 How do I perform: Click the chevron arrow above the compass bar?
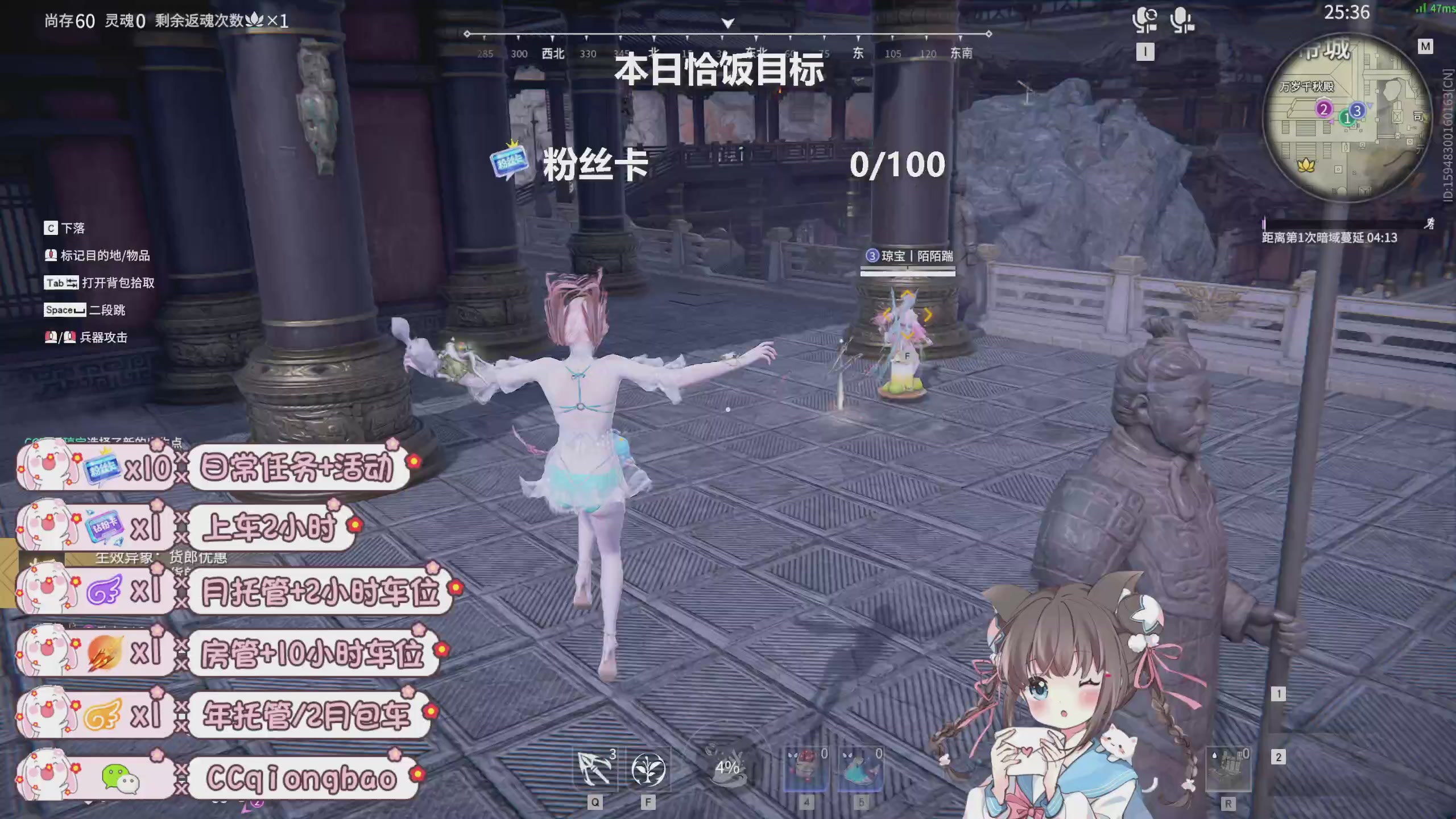click(727, 24)
